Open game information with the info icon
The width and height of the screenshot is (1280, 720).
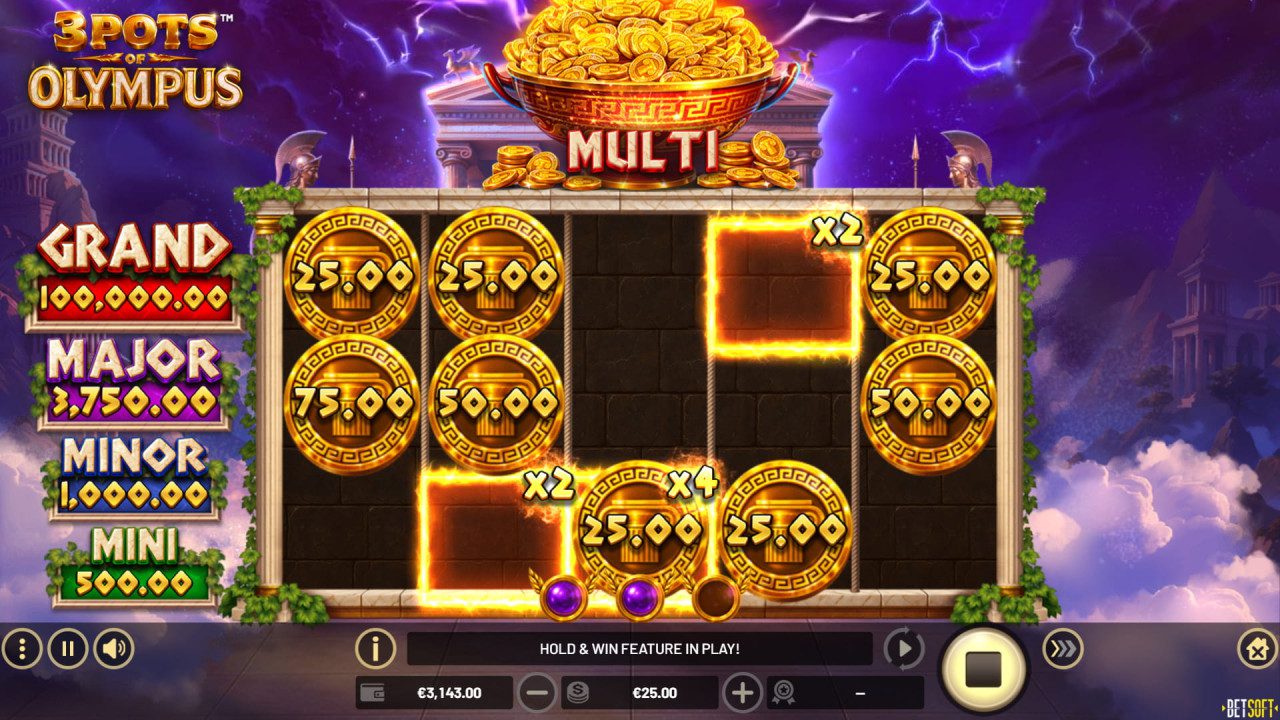point(374,647)
